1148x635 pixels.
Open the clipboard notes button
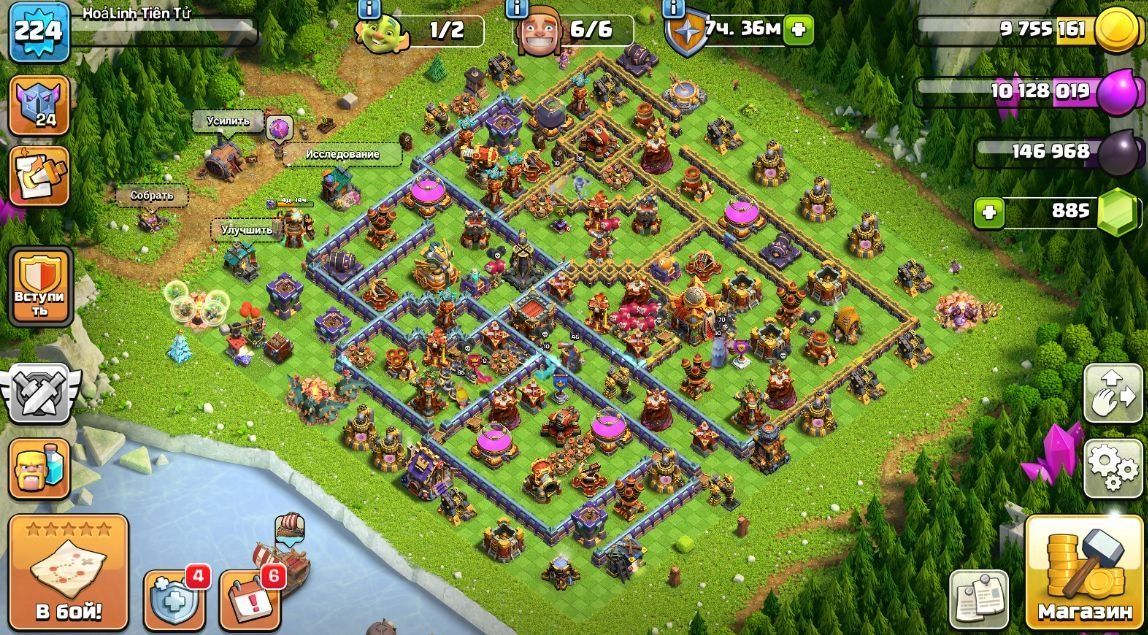coord(978,599)
